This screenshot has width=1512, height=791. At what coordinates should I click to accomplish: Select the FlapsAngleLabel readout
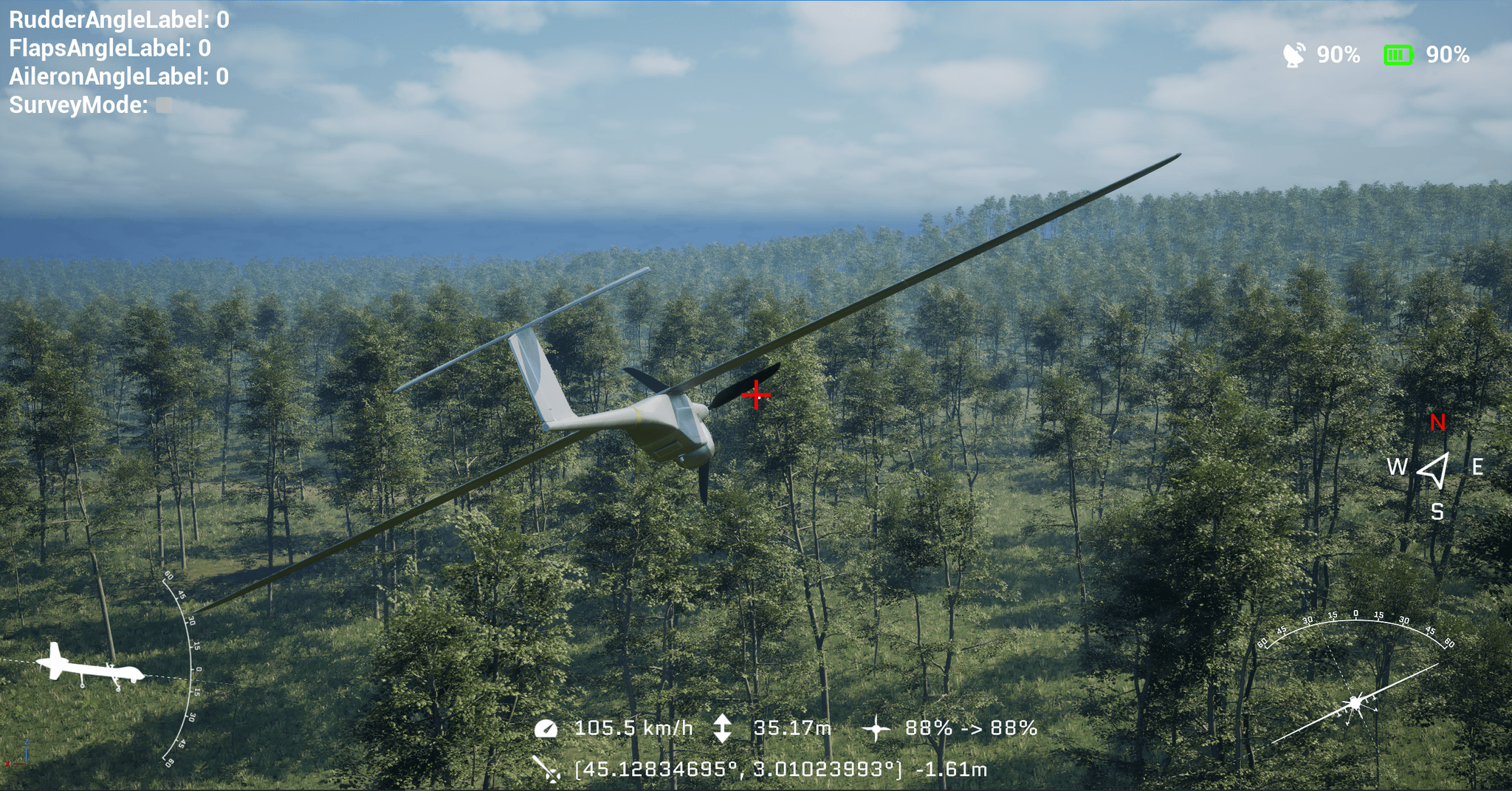[109, 49]
